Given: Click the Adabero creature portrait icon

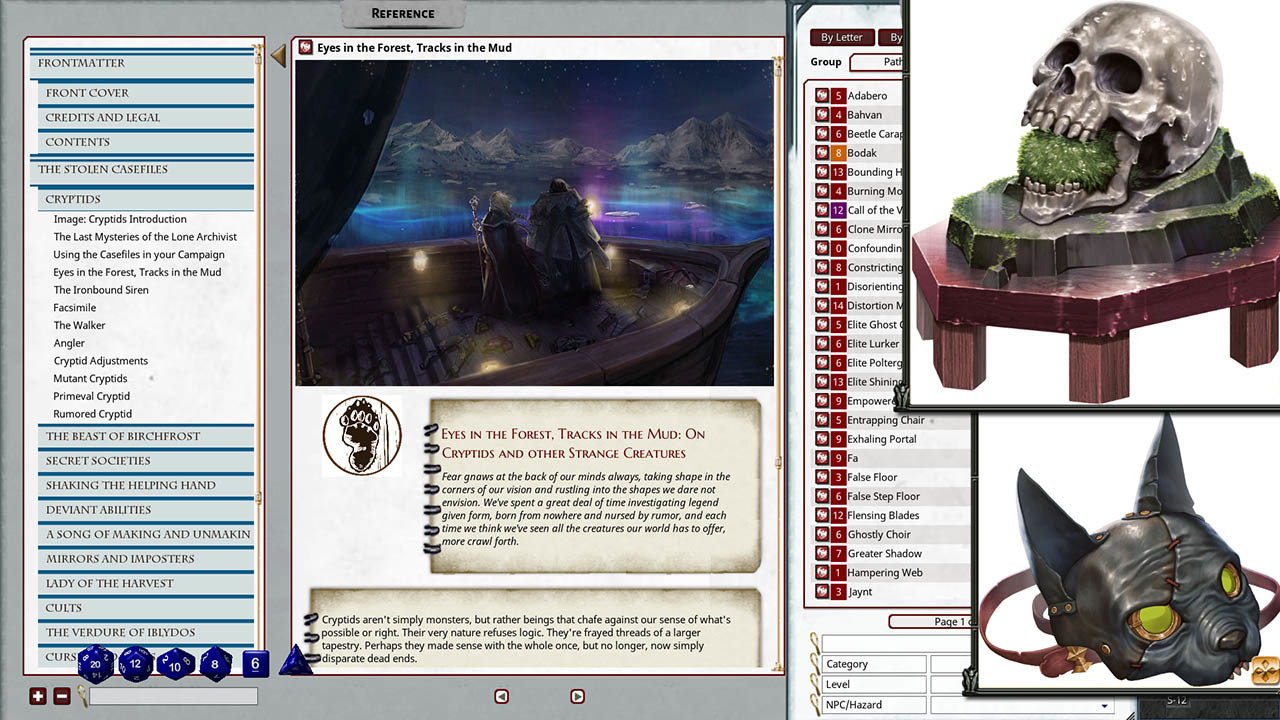Looking at the screenshot, I should (x=823, y=95).
